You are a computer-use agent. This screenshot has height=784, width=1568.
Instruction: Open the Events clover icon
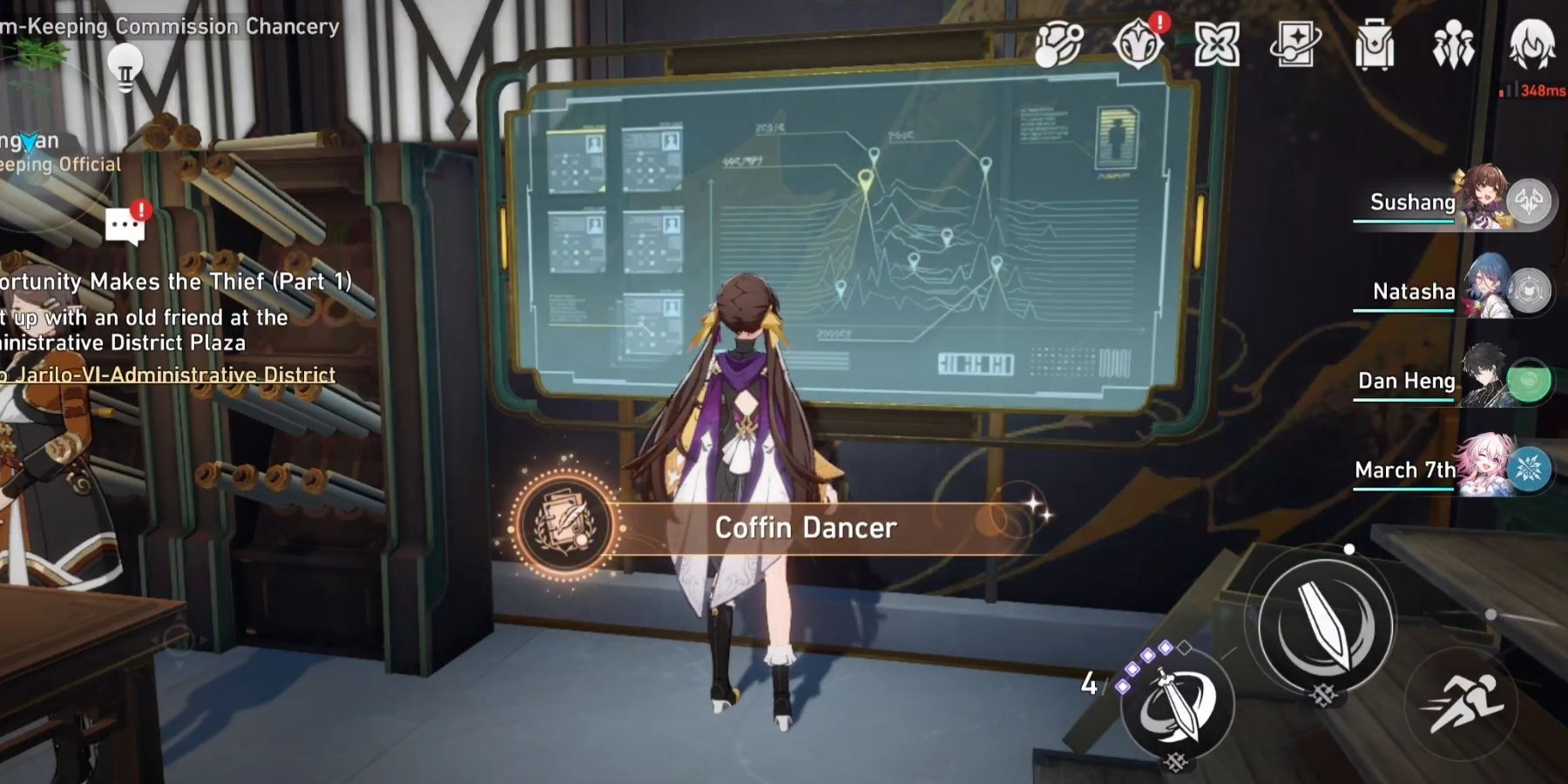pos(1220,45)
